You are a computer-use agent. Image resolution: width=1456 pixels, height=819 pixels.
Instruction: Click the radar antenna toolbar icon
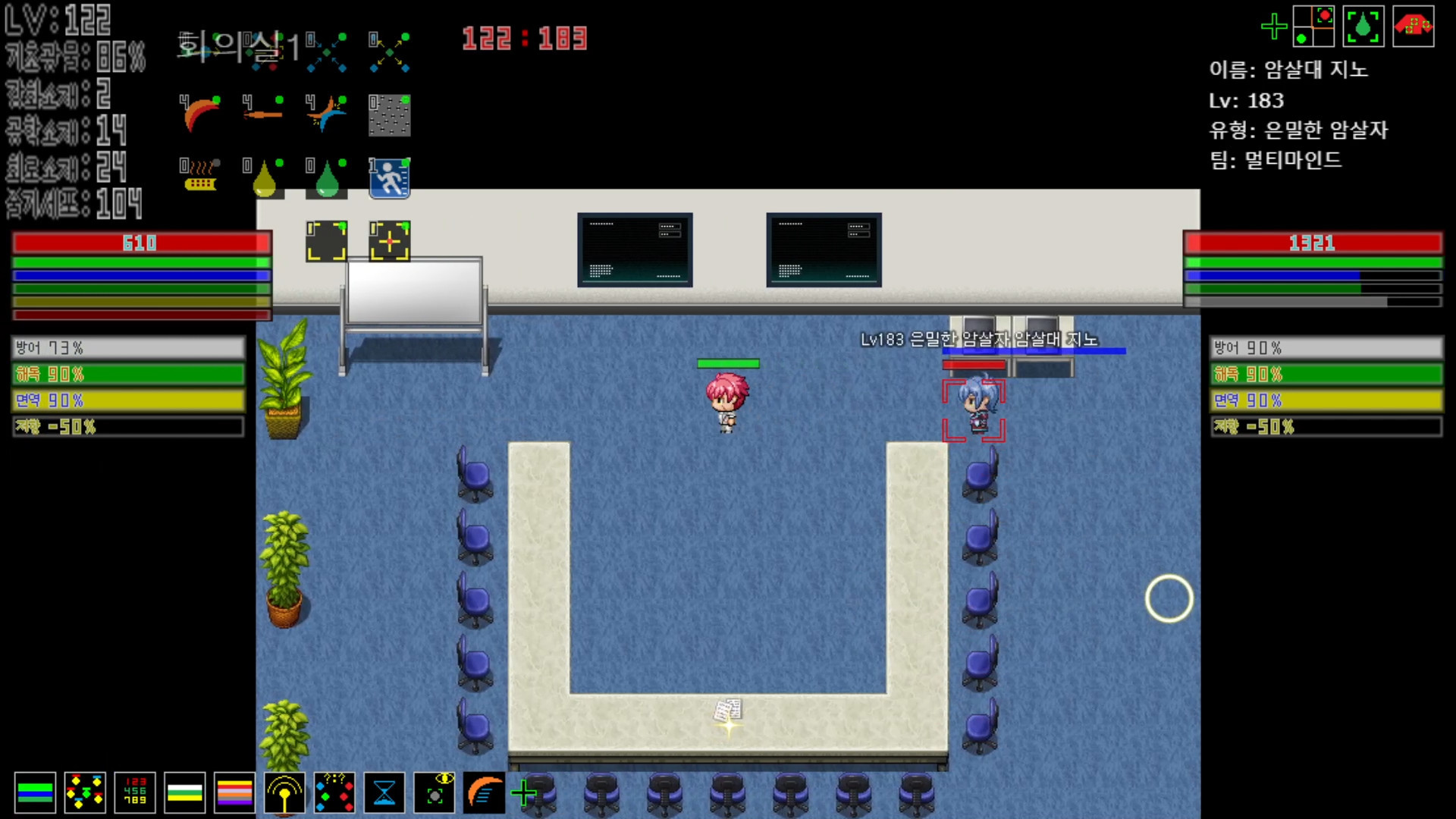(284, 792)
